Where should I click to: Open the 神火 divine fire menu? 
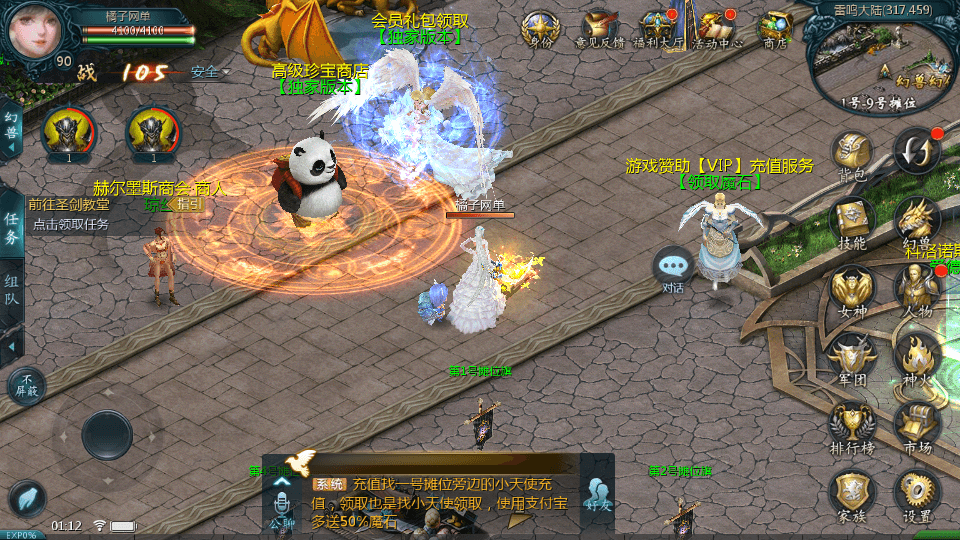pos(917,357)
